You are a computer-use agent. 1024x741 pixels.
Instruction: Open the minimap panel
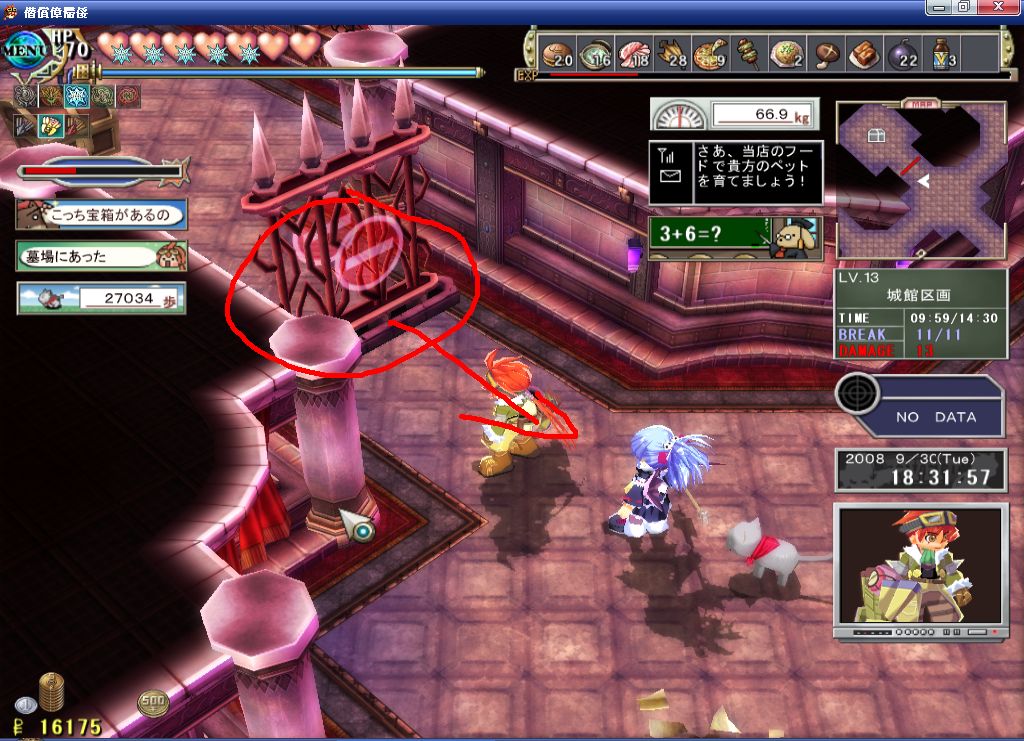pos(920,180)
